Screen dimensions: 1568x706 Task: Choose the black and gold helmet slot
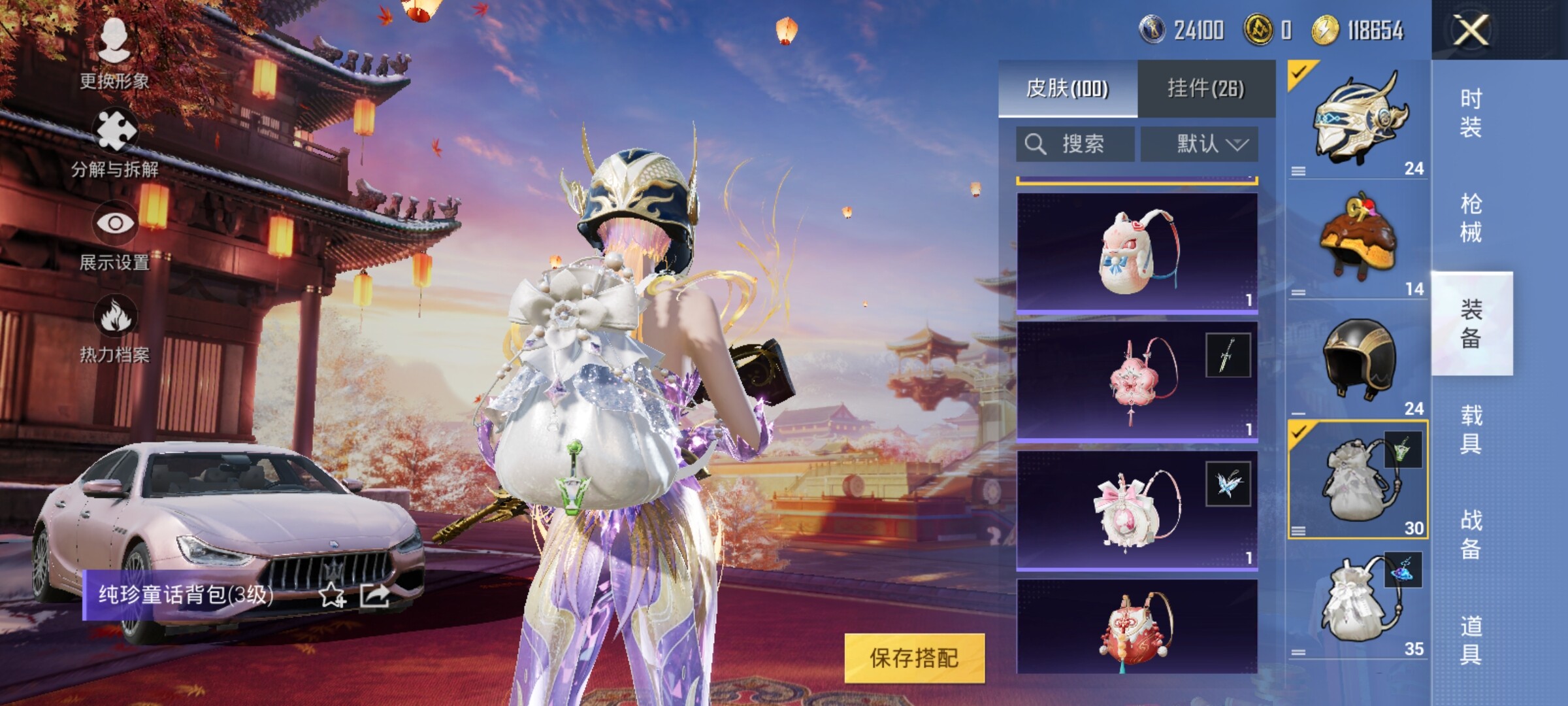[1358, 360]
